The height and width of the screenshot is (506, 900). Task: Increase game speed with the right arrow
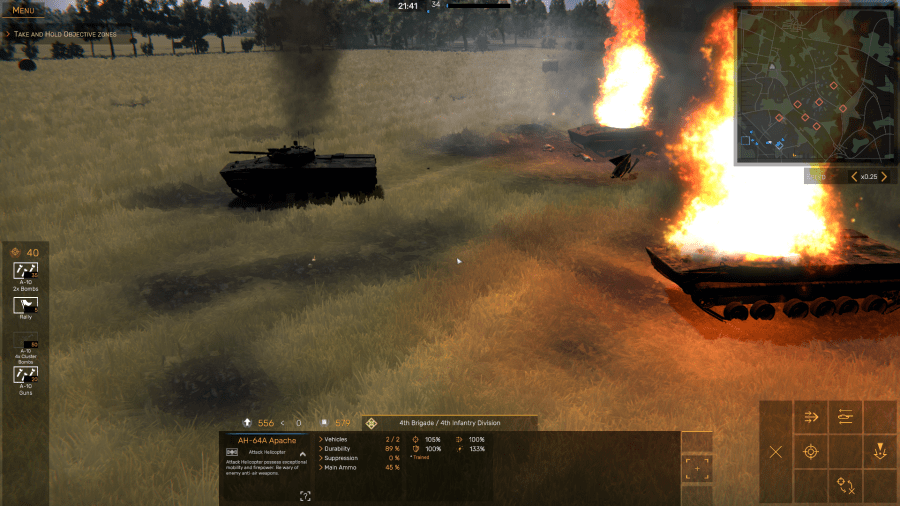[883, 177]
